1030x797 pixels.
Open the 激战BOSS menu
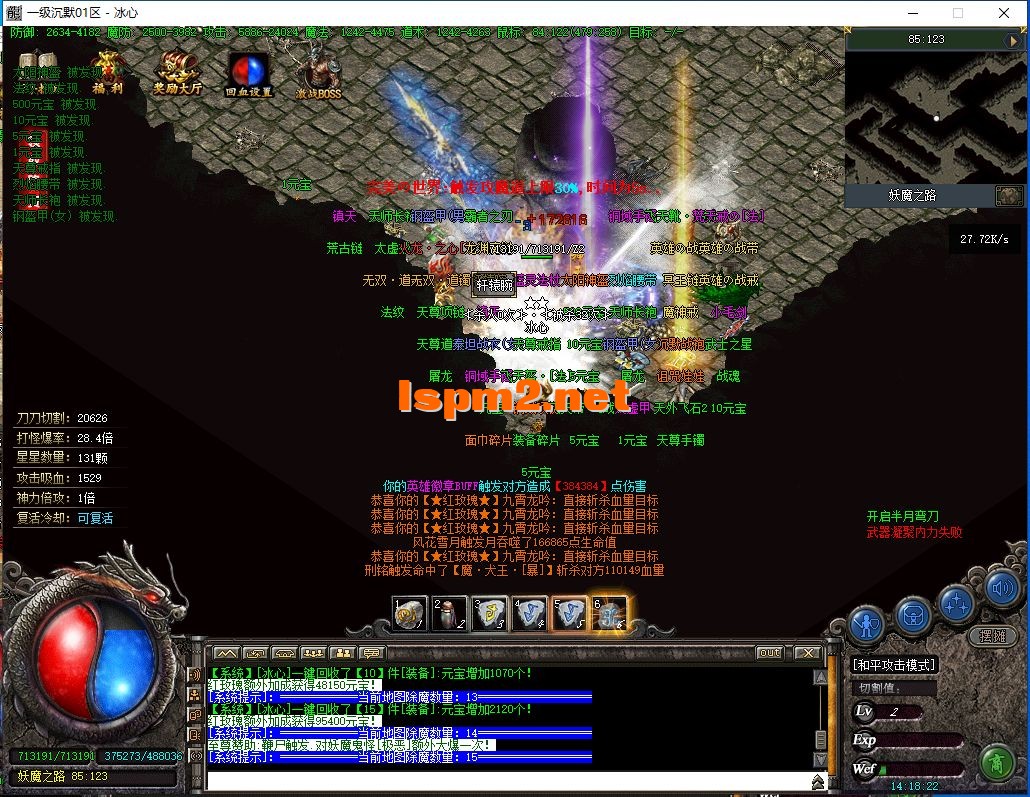[x=319, y=72]
